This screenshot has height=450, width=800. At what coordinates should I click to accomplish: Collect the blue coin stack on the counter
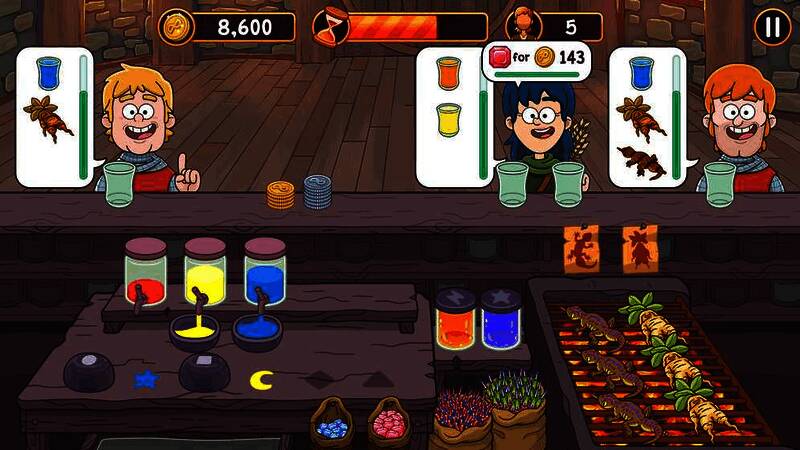click(x=318, y=191)
